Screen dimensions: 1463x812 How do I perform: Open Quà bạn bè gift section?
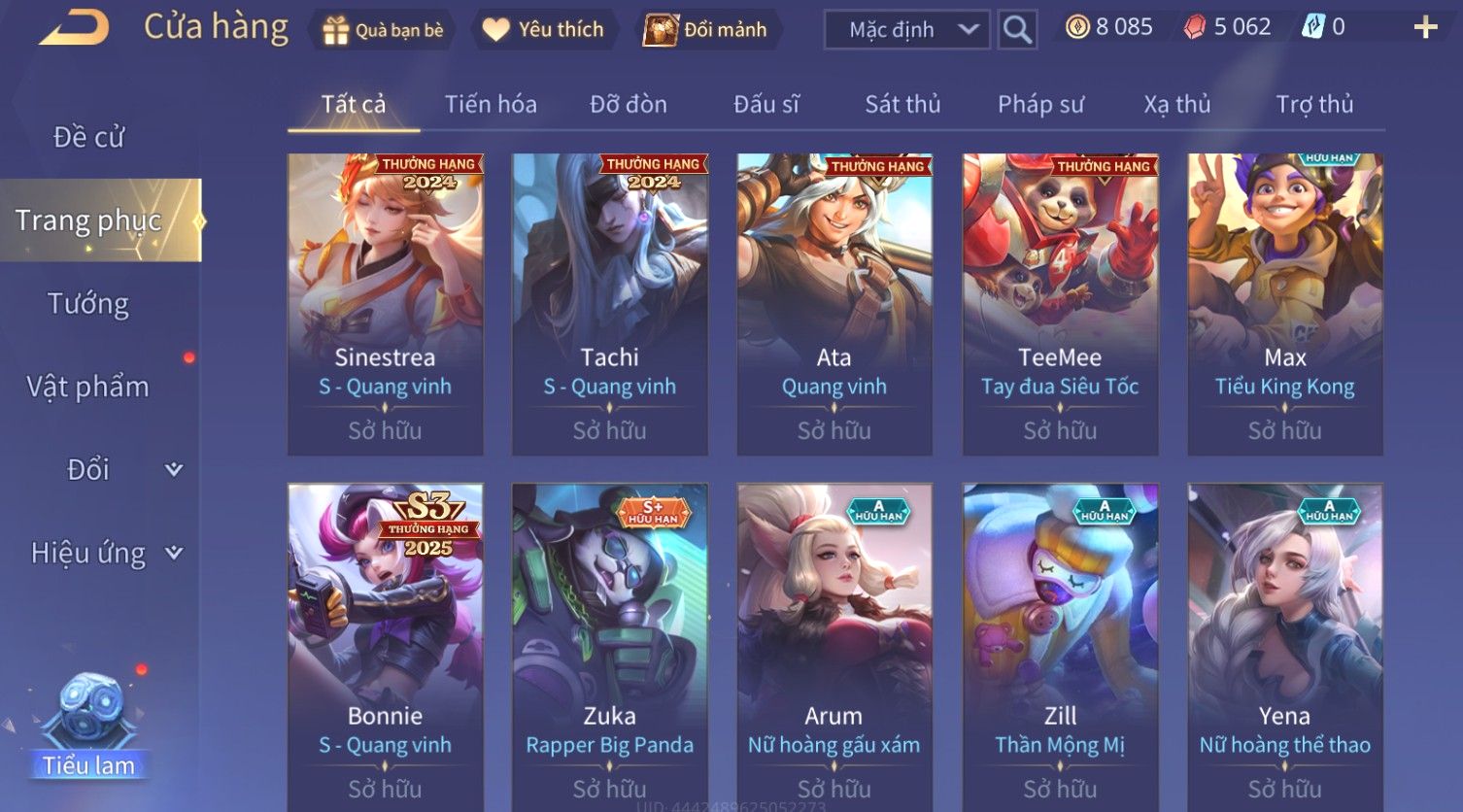(x=384, y=30)
